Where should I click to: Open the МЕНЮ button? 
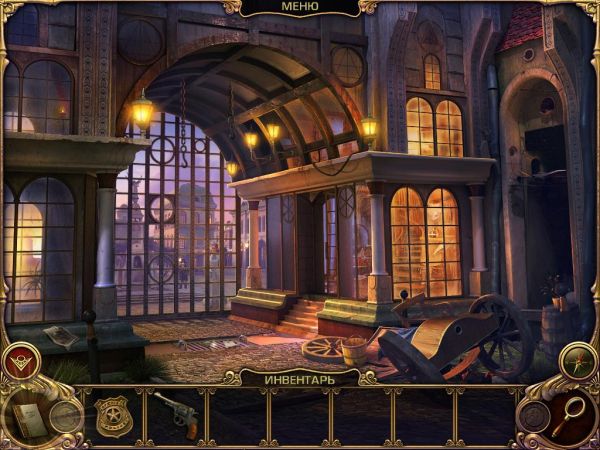[300, 8]
